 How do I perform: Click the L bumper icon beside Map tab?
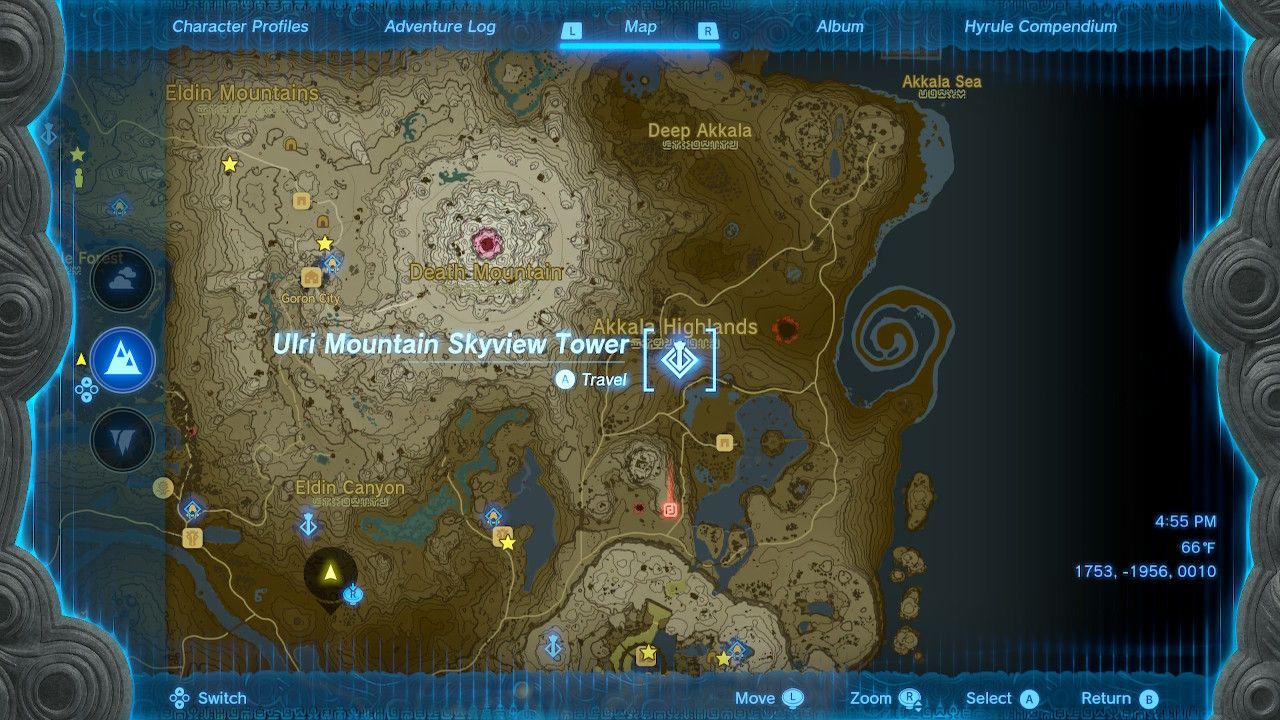tap(572, 28)
